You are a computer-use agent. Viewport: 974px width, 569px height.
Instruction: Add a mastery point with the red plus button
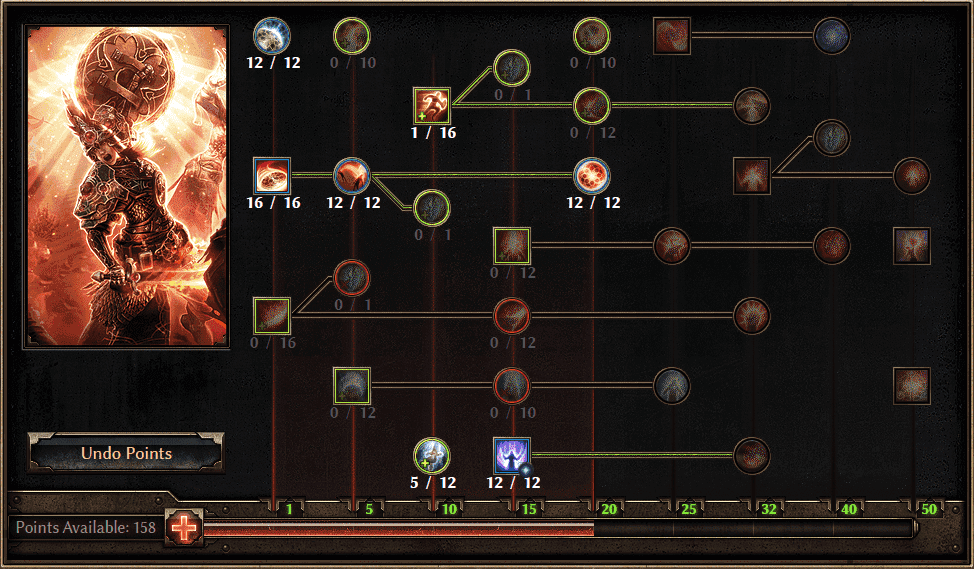[x=185, y=526]
